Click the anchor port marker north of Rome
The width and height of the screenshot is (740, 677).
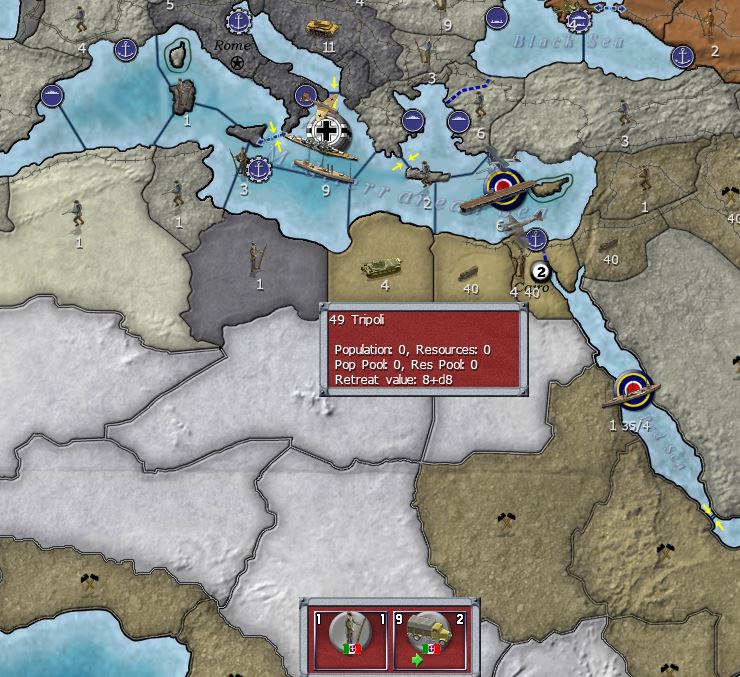point(238,19)
